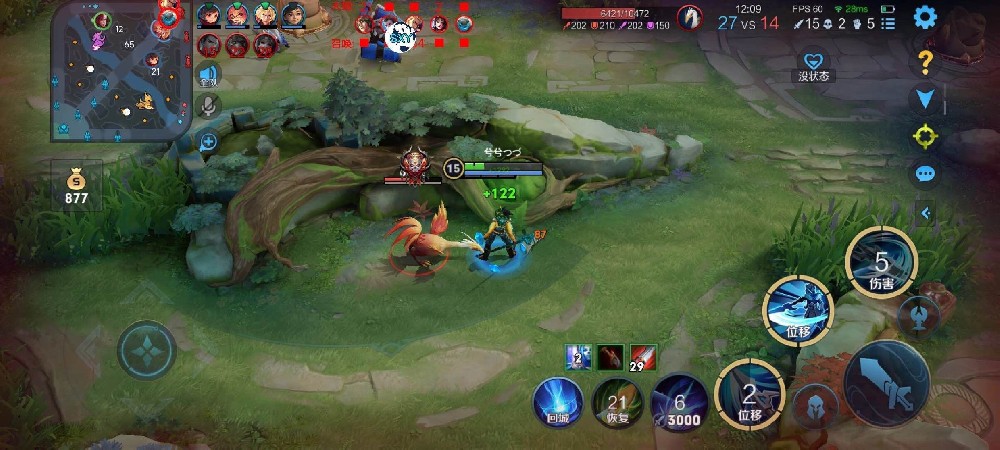1000x450 pixels.
Task: Click the blue downward arrow signal button
Action: coord(925,98)
